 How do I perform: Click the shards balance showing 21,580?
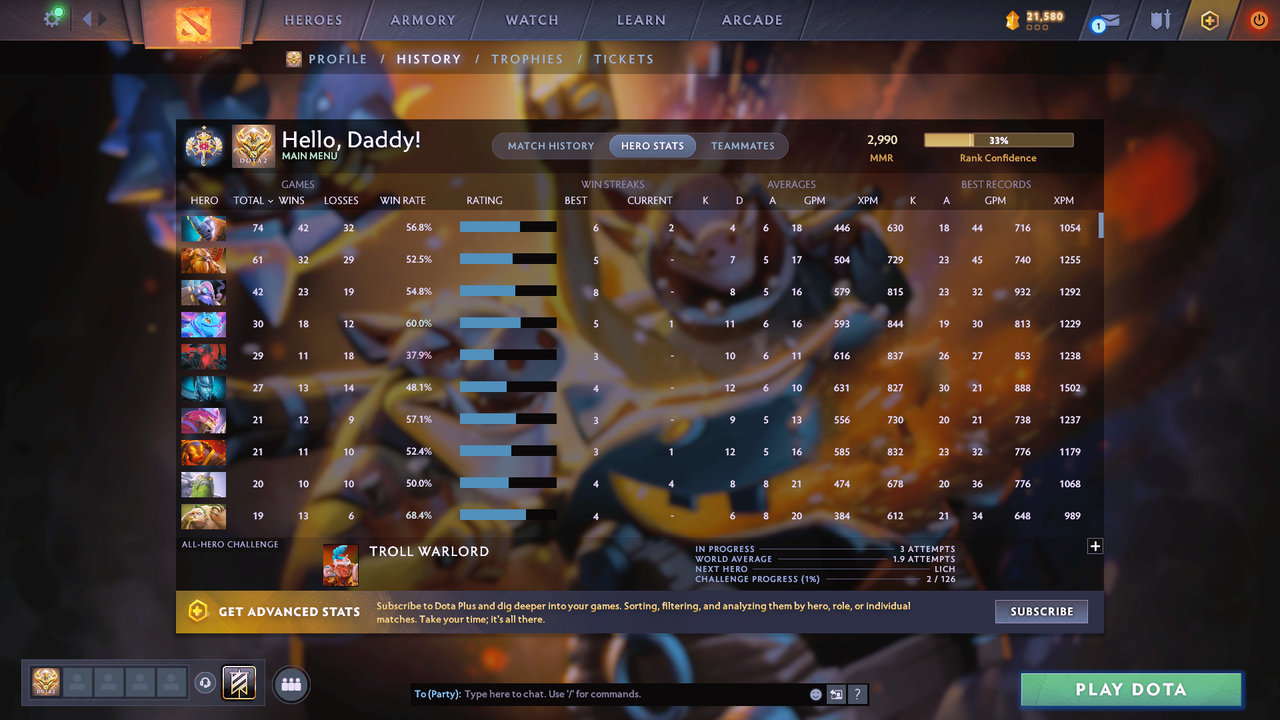[1032, 17]
